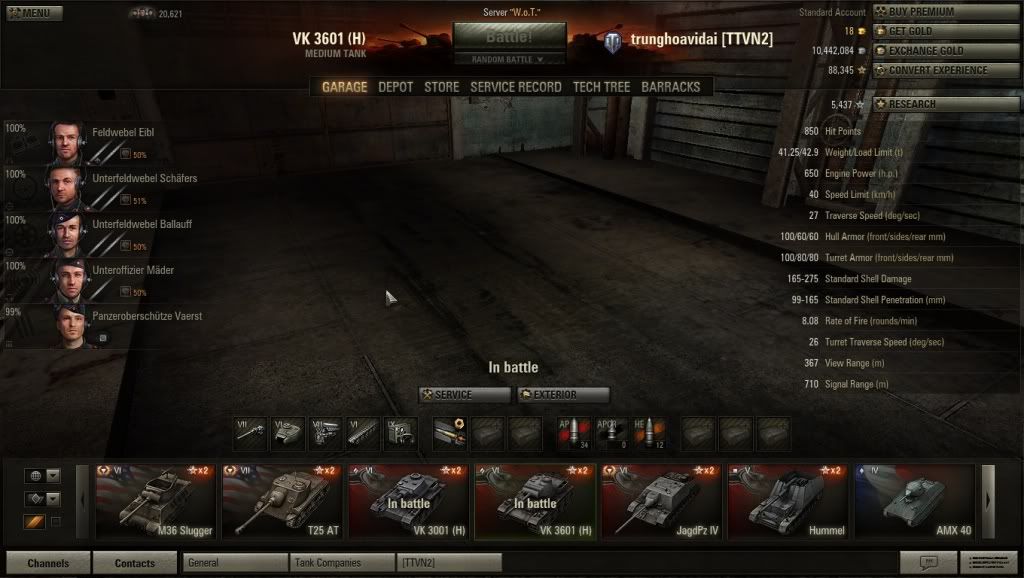Image resolution: width=1024 pixels, height=578 pixels.
Task: Open the Menu button
Action: 34,14
